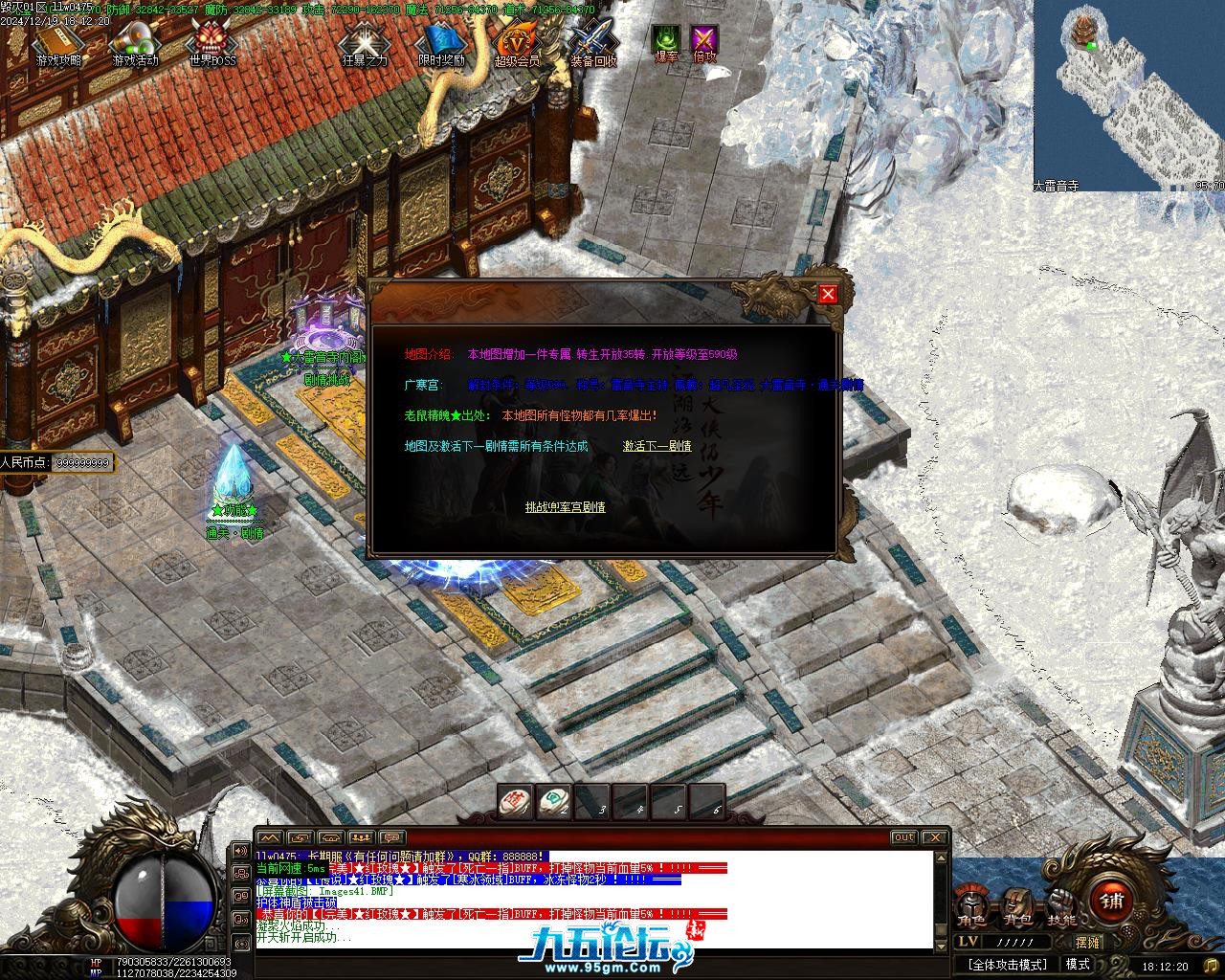Click the green 爆率 buff icon

coord(666,41)
